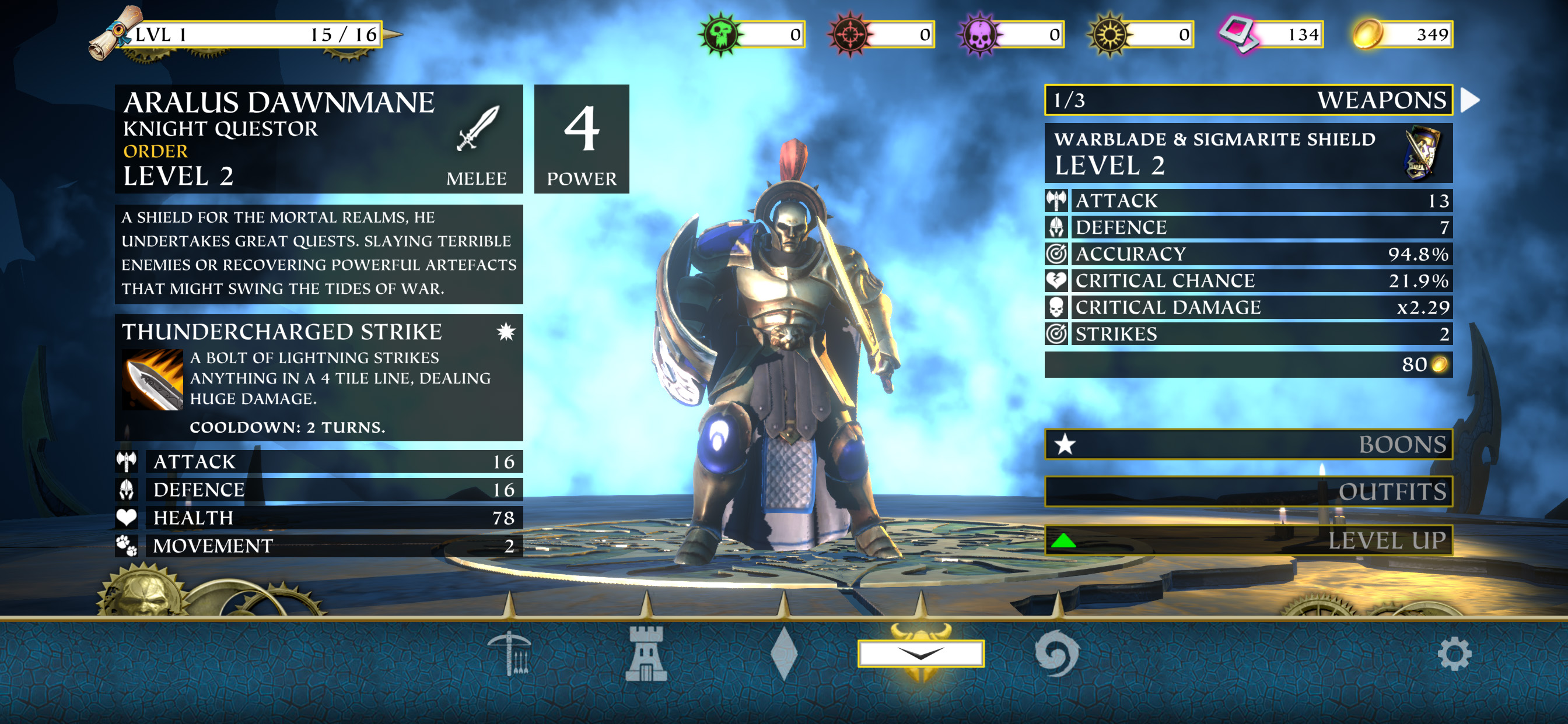This screenshot has width=1568, height=724.
Task: Tap the gold coin currency counter
Action: [x=1402, y=34]
